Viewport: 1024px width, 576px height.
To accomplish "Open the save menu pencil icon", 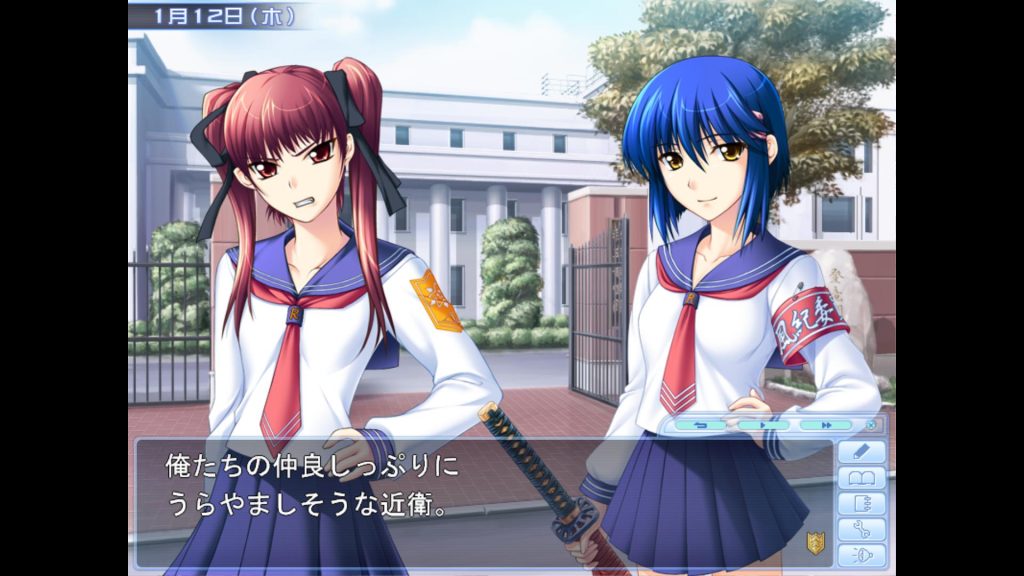I will (x=861, y=451).
